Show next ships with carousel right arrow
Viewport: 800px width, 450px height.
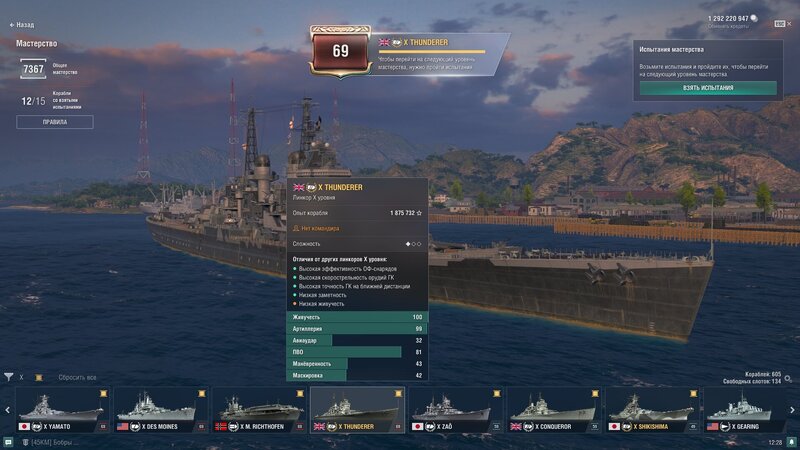click(x=793, y=410)
